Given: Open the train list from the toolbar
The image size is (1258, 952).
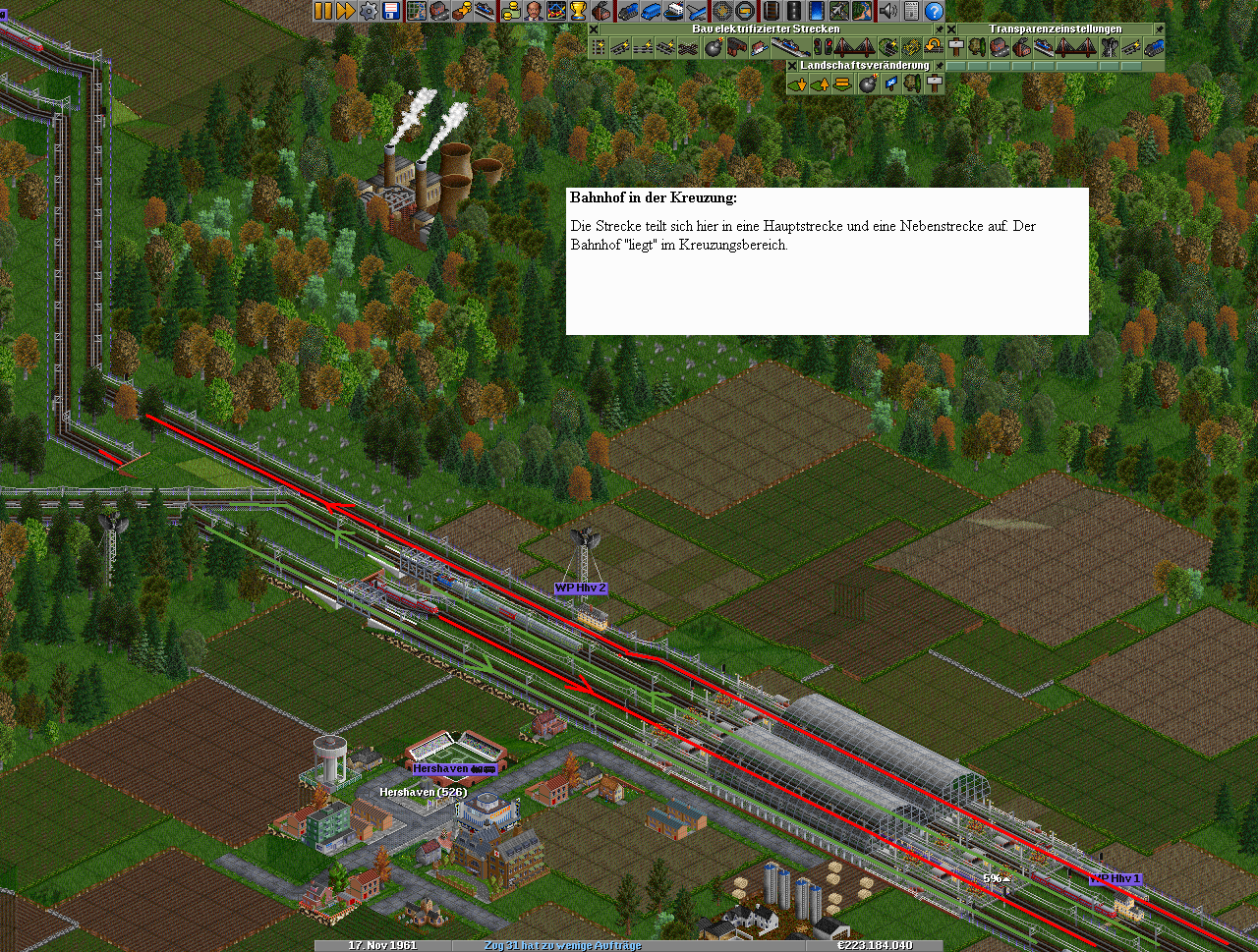Looking at the screenshot, I should click(x=626, y=11).
